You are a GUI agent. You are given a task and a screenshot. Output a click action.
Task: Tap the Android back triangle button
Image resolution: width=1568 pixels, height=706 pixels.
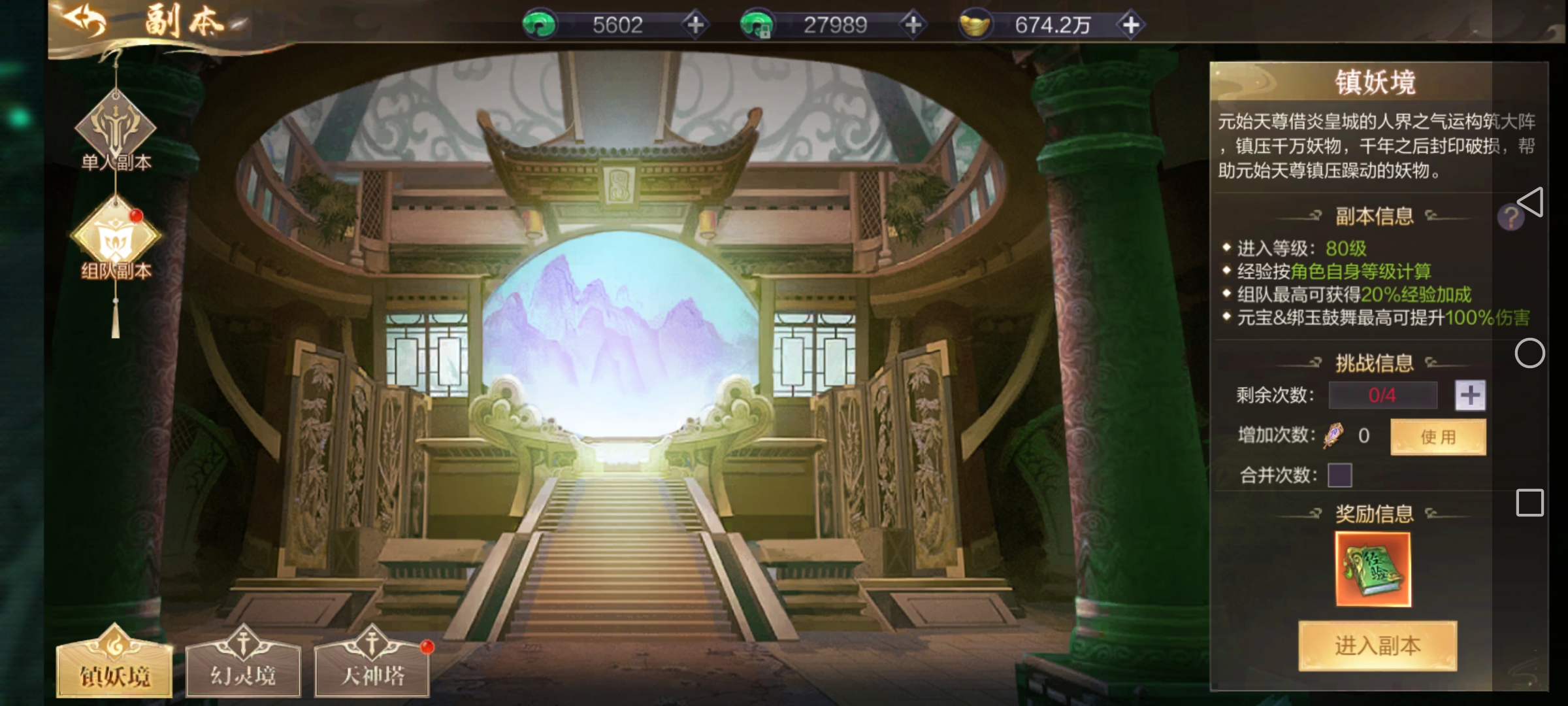coord(1531,201)
